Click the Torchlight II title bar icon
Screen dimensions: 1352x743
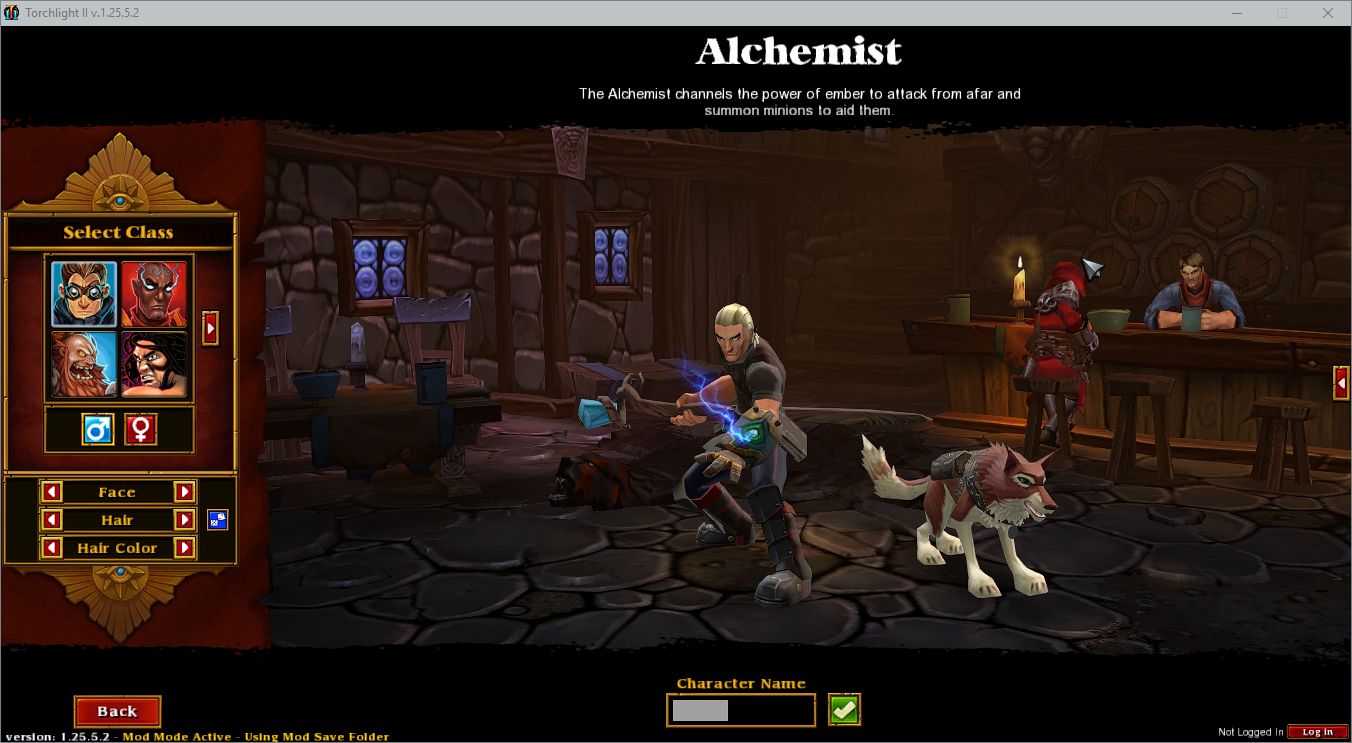12,13
